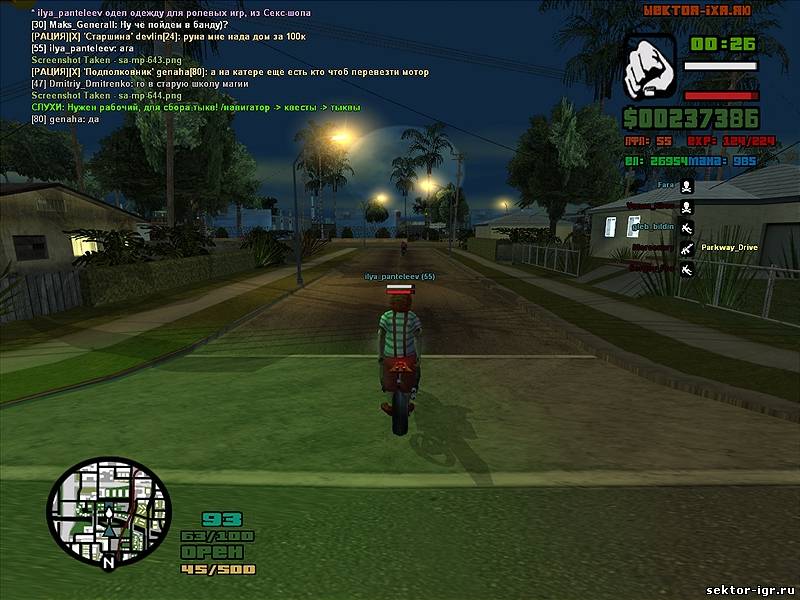Click the Parkway_Drive name in the kill feed

[x=731, y=246]
